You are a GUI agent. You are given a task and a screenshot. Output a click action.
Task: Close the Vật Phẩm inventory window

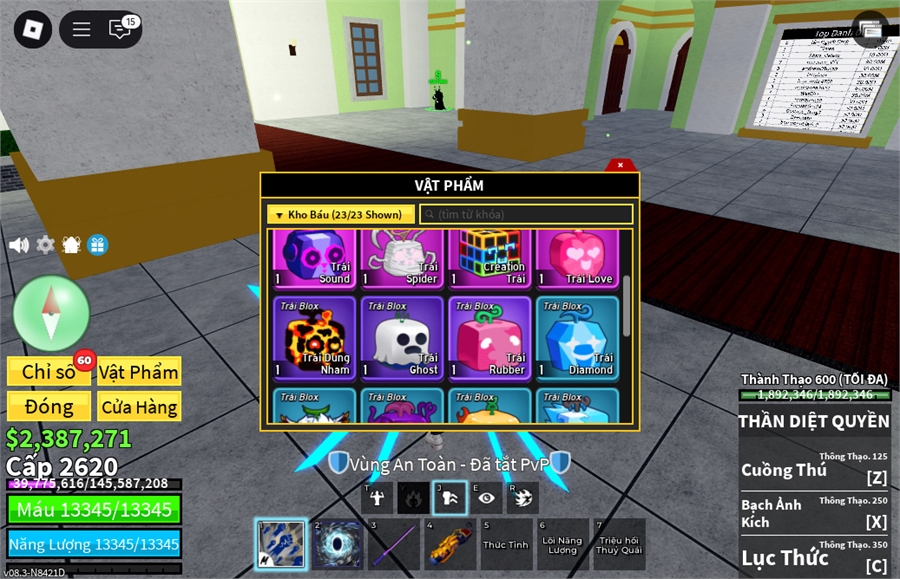tap(620, 165)
